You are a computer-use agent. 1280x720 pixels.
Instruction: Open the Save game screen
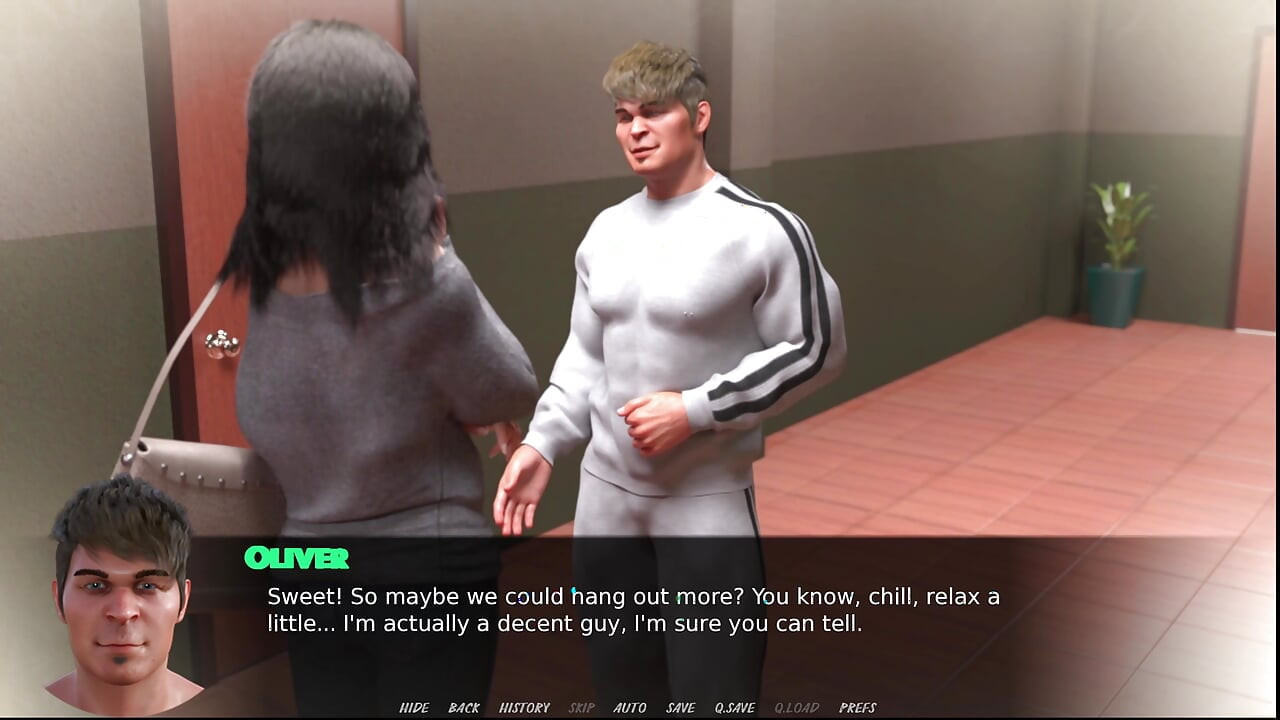tap(680, 708)
